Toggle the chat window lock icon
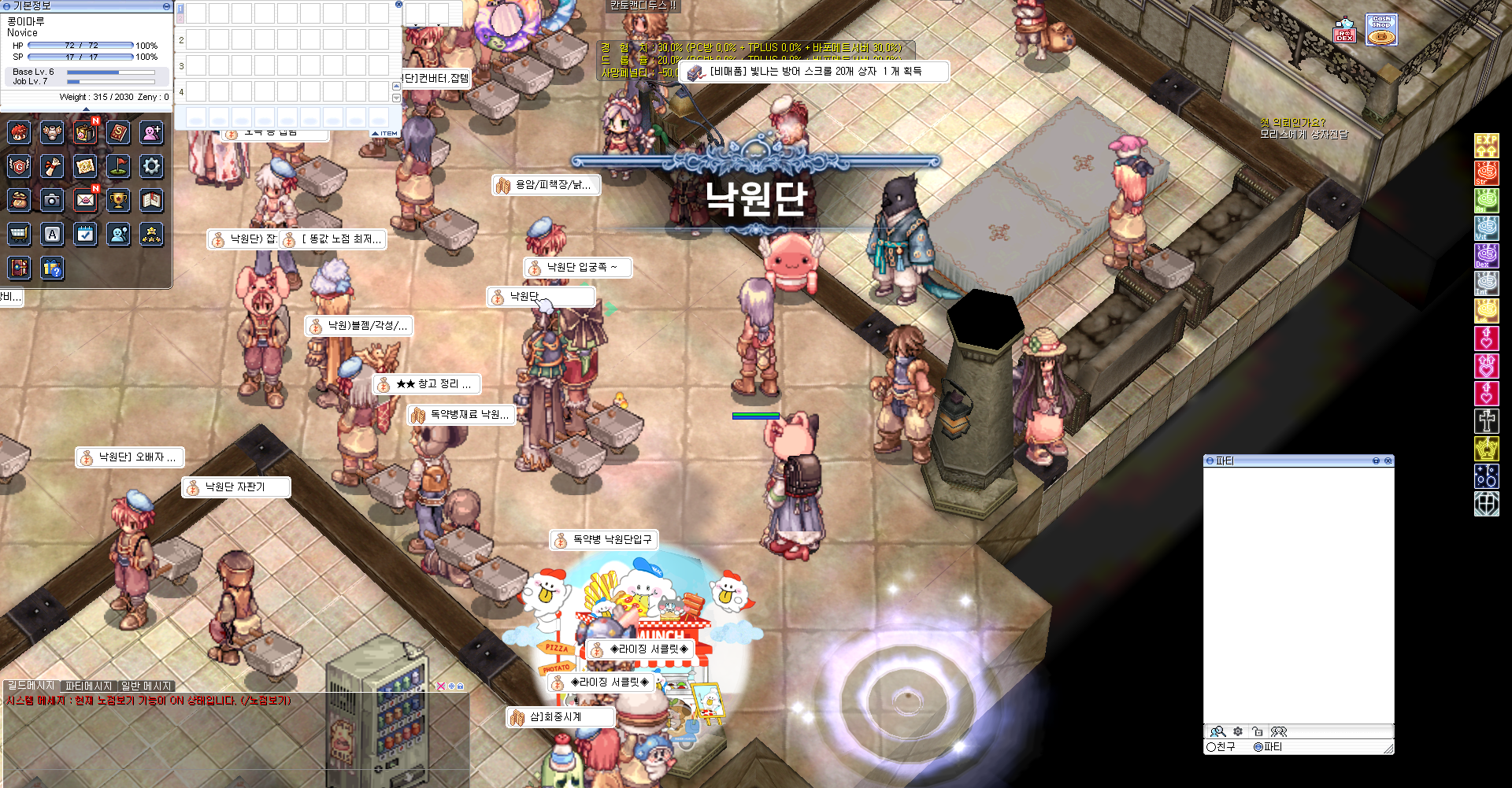Screen dimensions: 1512x788 [461, 686]
